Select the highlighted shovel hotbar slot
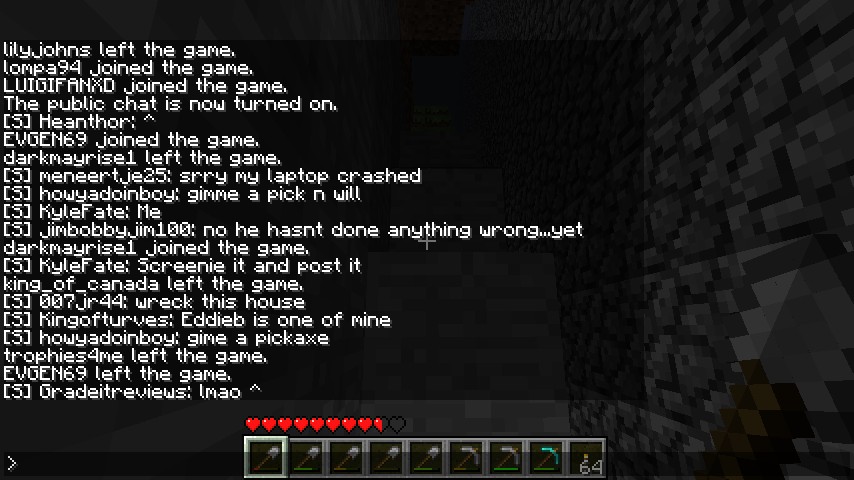 265,458
